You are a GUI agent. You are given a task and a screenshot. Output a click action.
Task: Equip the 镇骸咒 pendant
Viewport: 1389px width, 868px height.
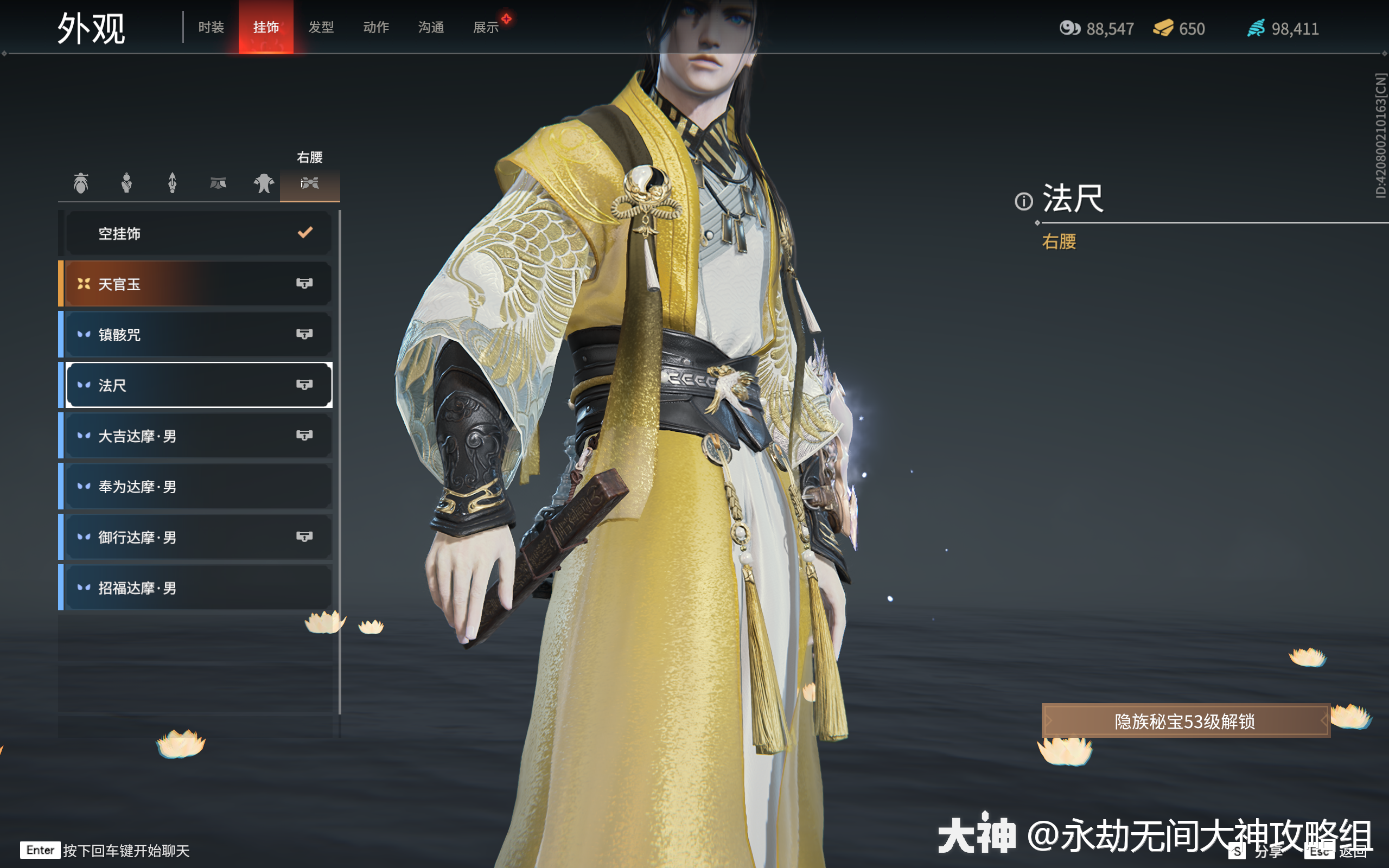pyautogui.click(x=198, y=334)
